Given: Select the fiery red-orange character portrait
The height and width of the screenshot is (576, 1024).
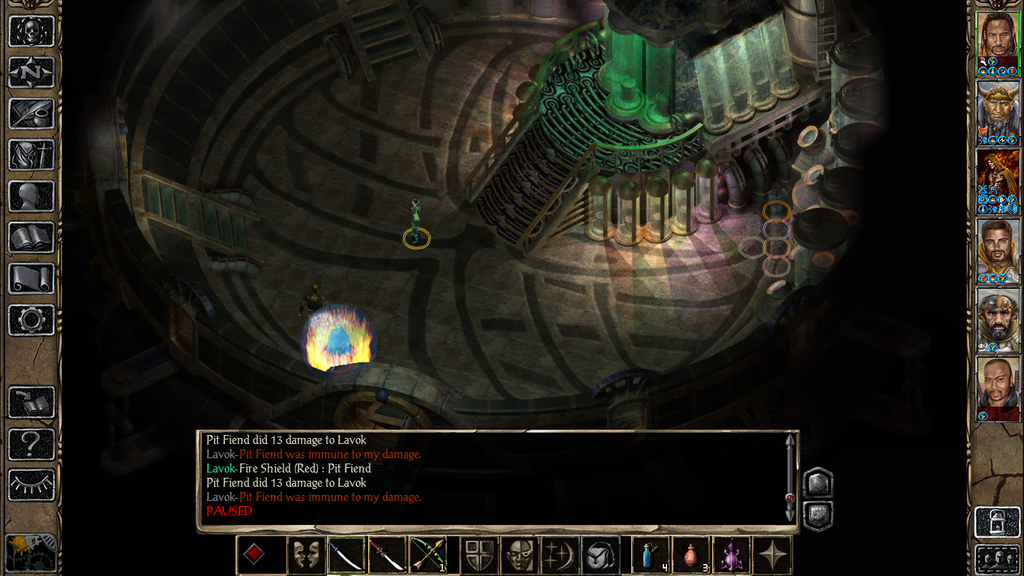Looking at the screenshot, I should tap(997, 180).
